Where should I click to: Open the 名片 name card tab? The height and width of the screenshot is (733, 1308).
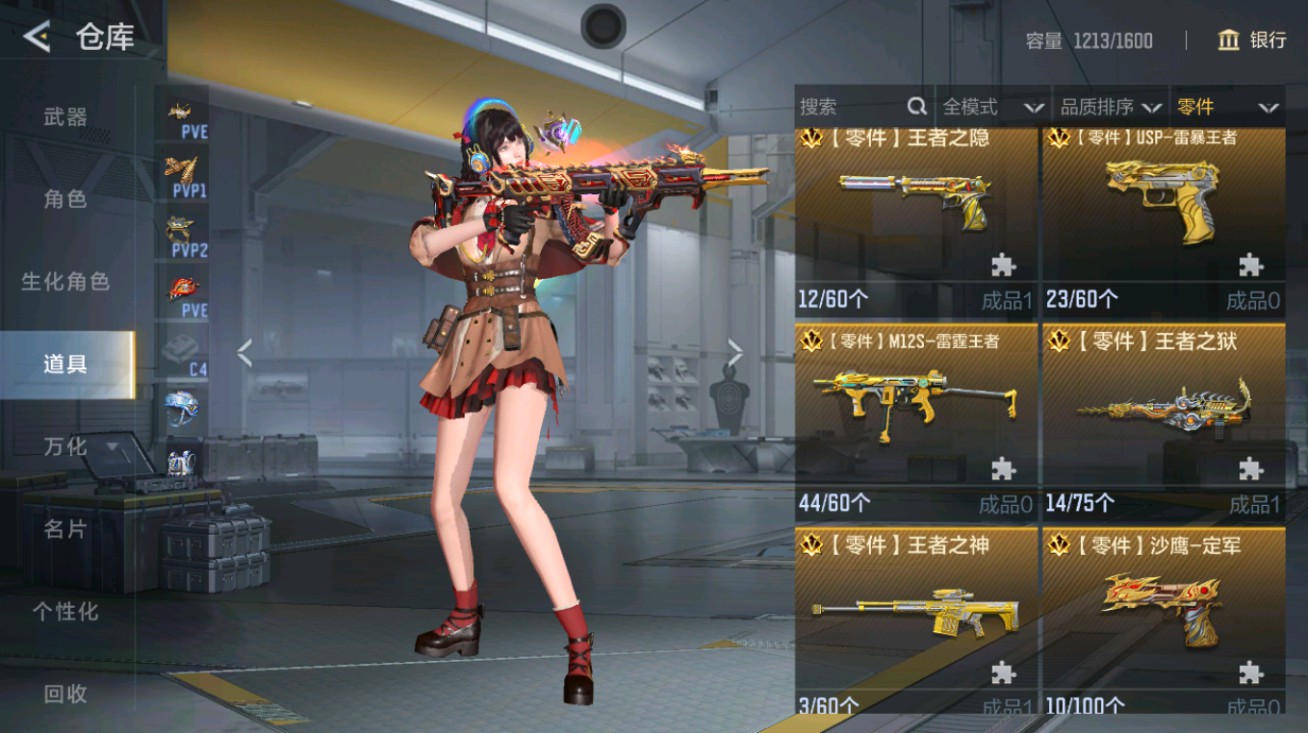(66, 529)
